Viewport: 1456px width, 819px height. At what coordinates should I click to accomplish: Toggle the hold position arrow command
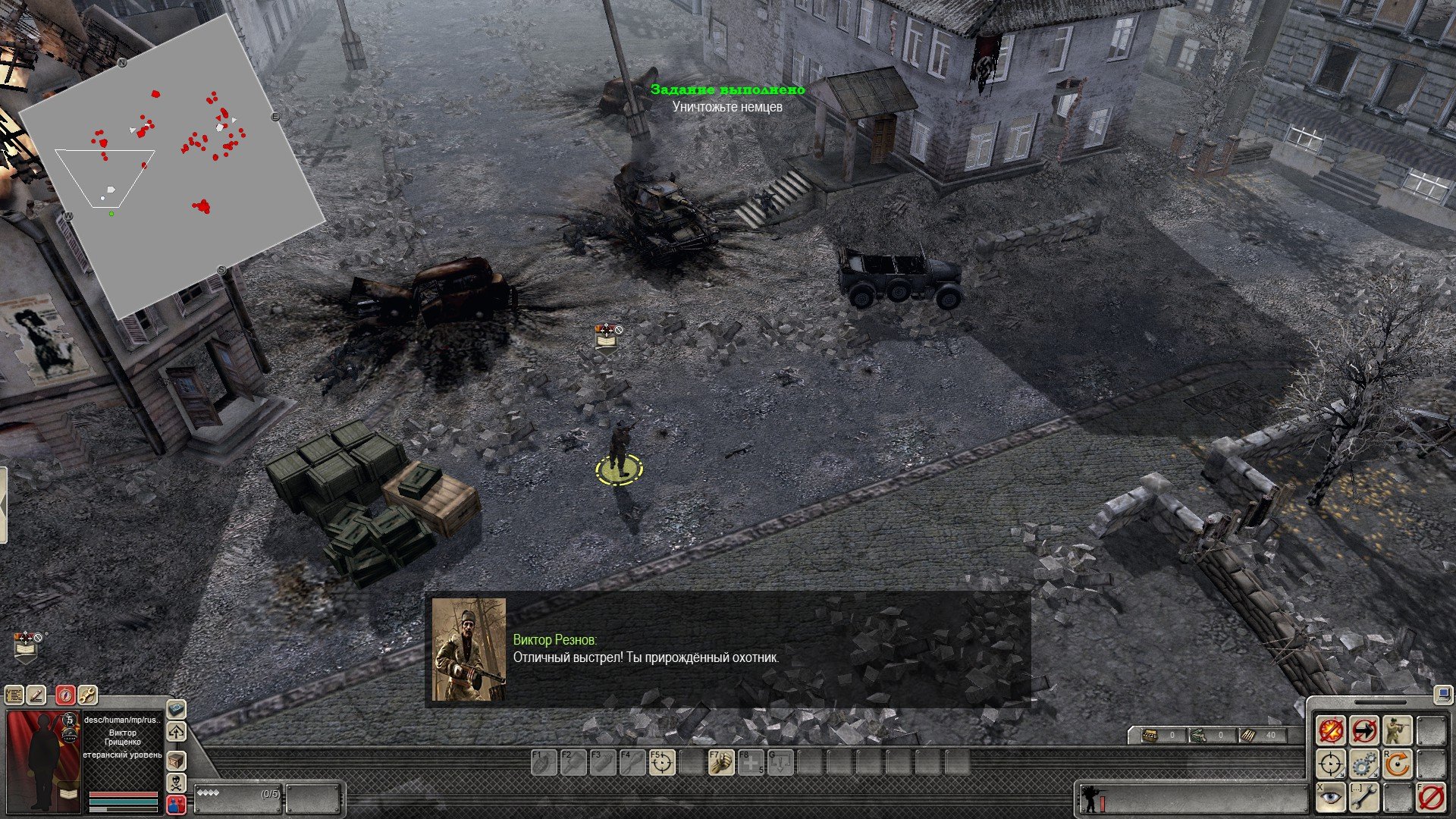tap(1364, 730)
